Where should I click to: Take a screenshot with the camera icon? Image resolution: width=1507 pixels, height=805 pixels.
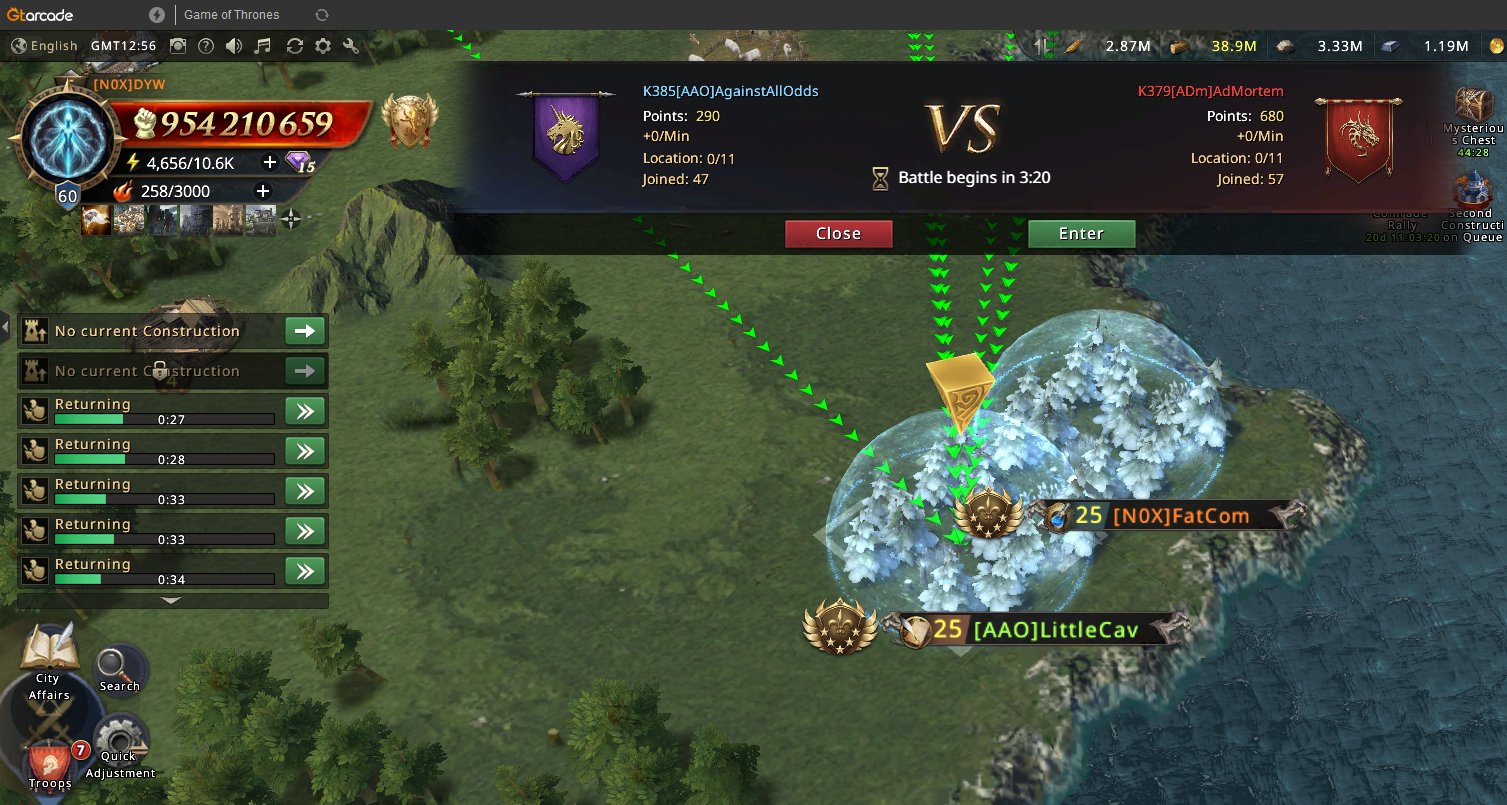[x=178, y=46]
